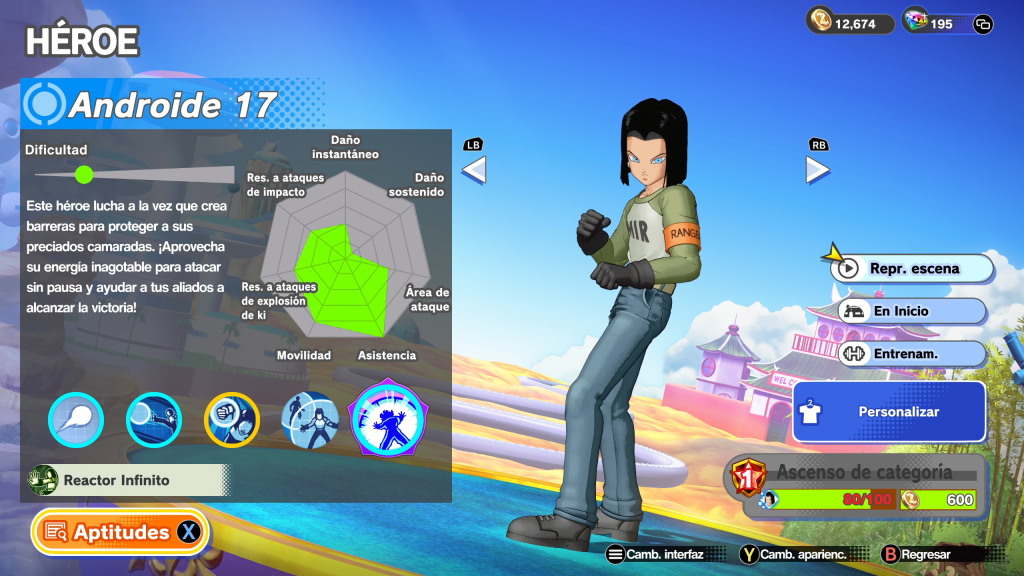Select the yellow-ringed punch skill icon

pyautogui.click(x=232, y=420)
